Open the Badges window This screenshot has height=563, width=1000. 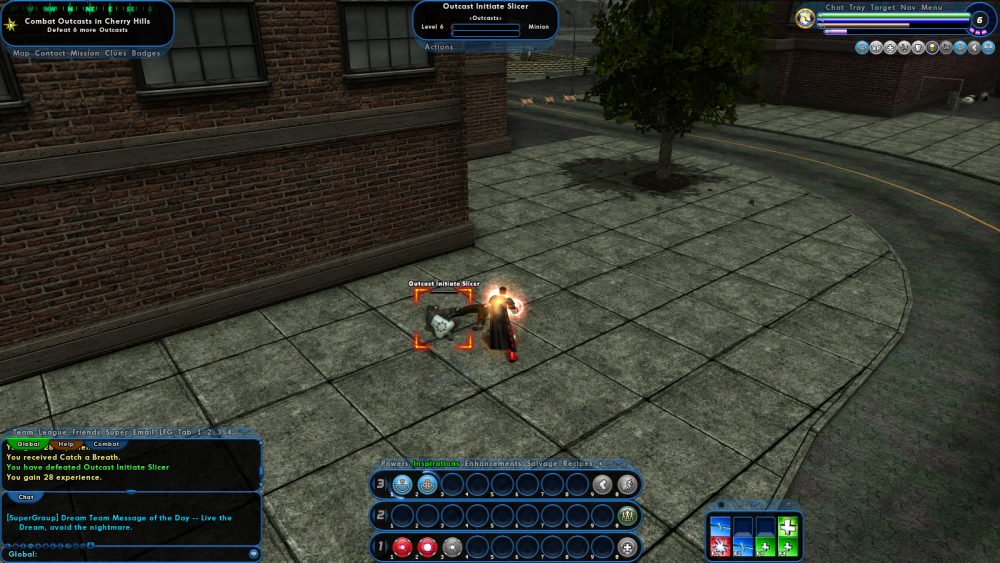coord(146,53)
